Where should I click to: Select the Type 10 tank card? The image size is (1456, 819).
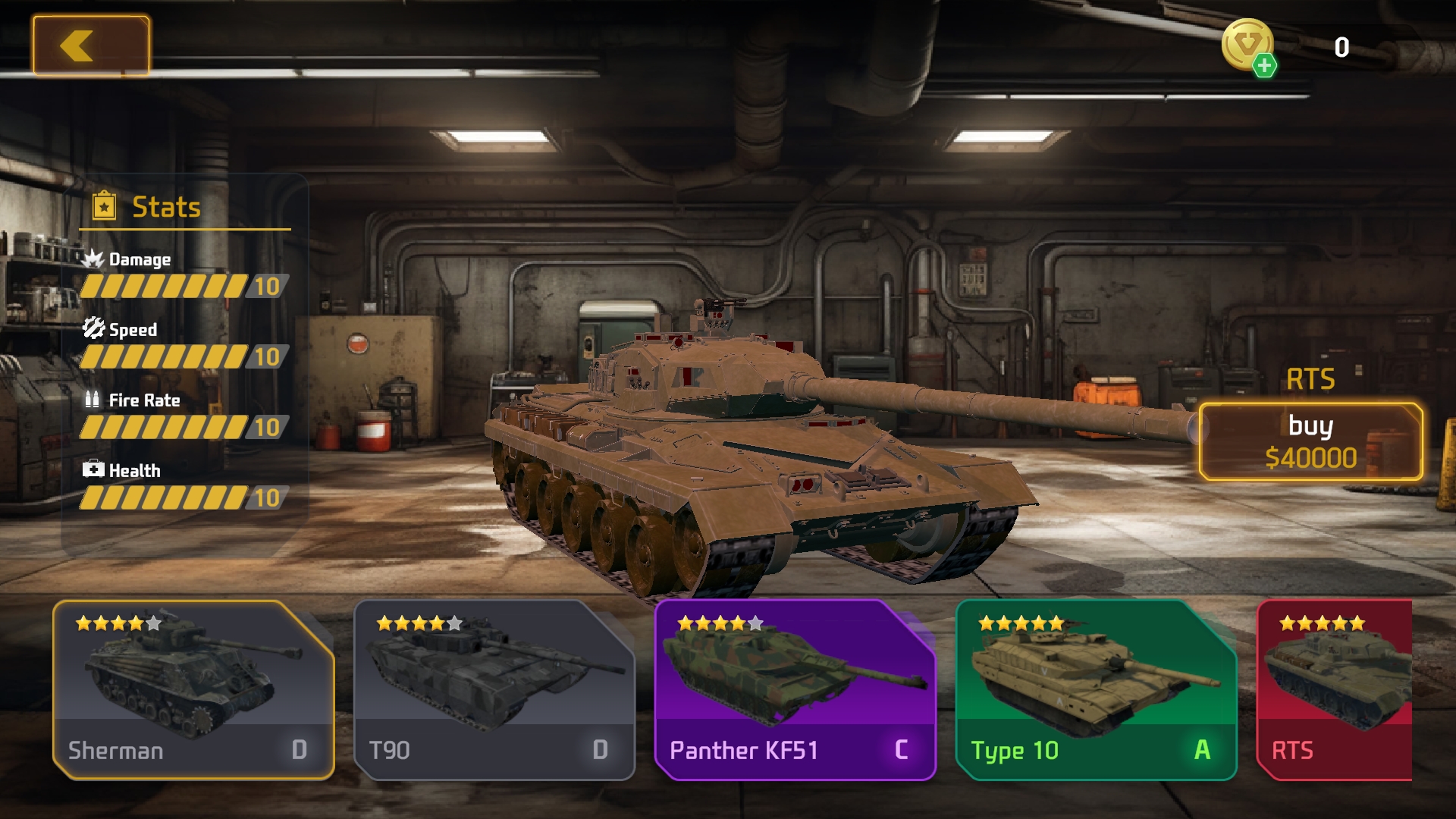point(1096,689)
